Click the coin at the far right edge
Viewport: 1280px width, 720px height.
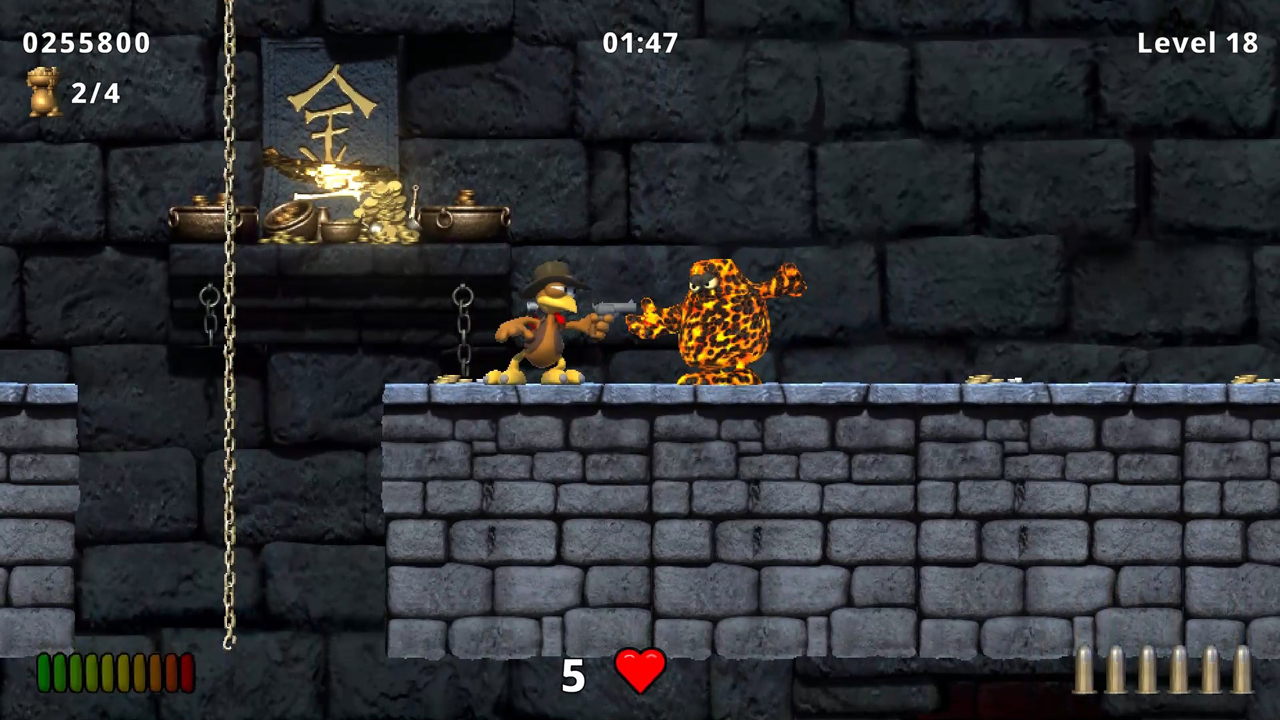(1248, 380)
